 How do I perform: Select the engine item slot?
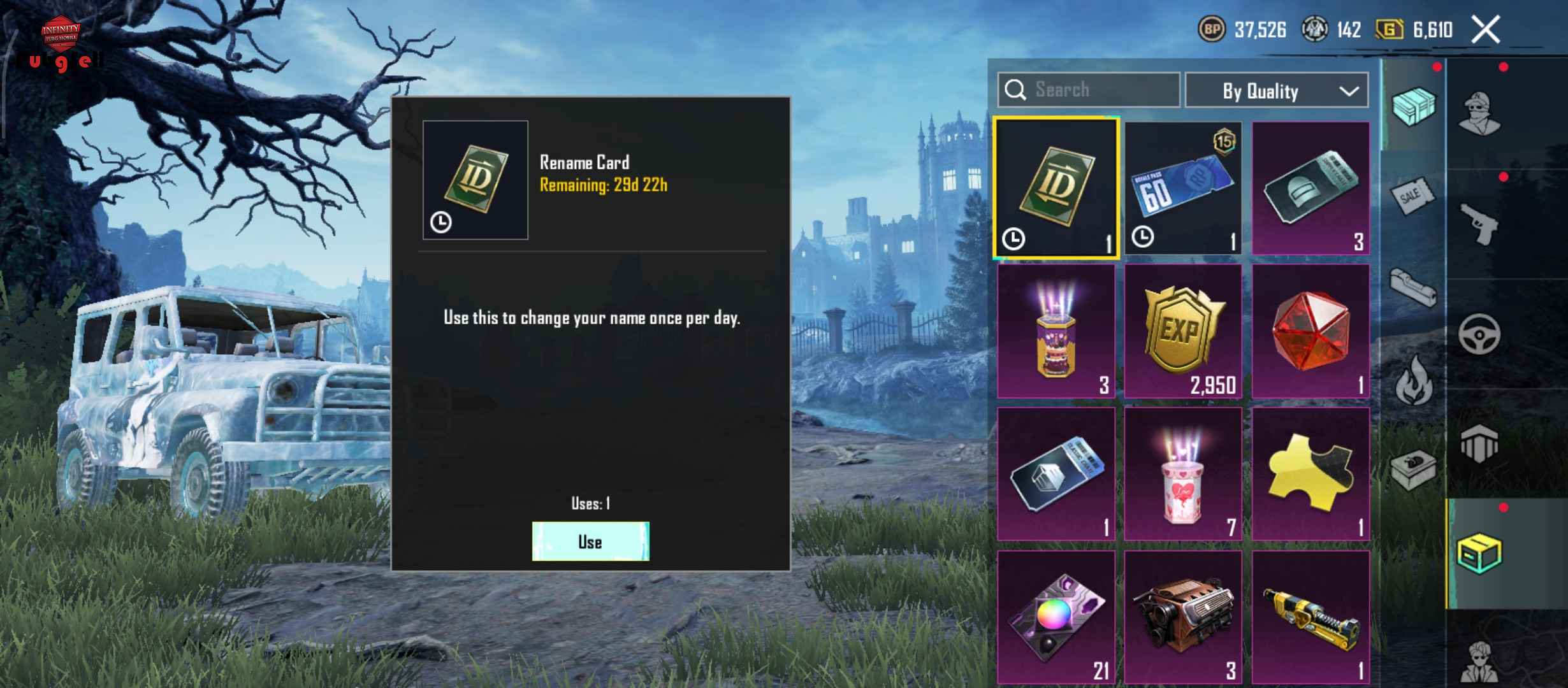pyautogui.click(x=1183, y=617)
